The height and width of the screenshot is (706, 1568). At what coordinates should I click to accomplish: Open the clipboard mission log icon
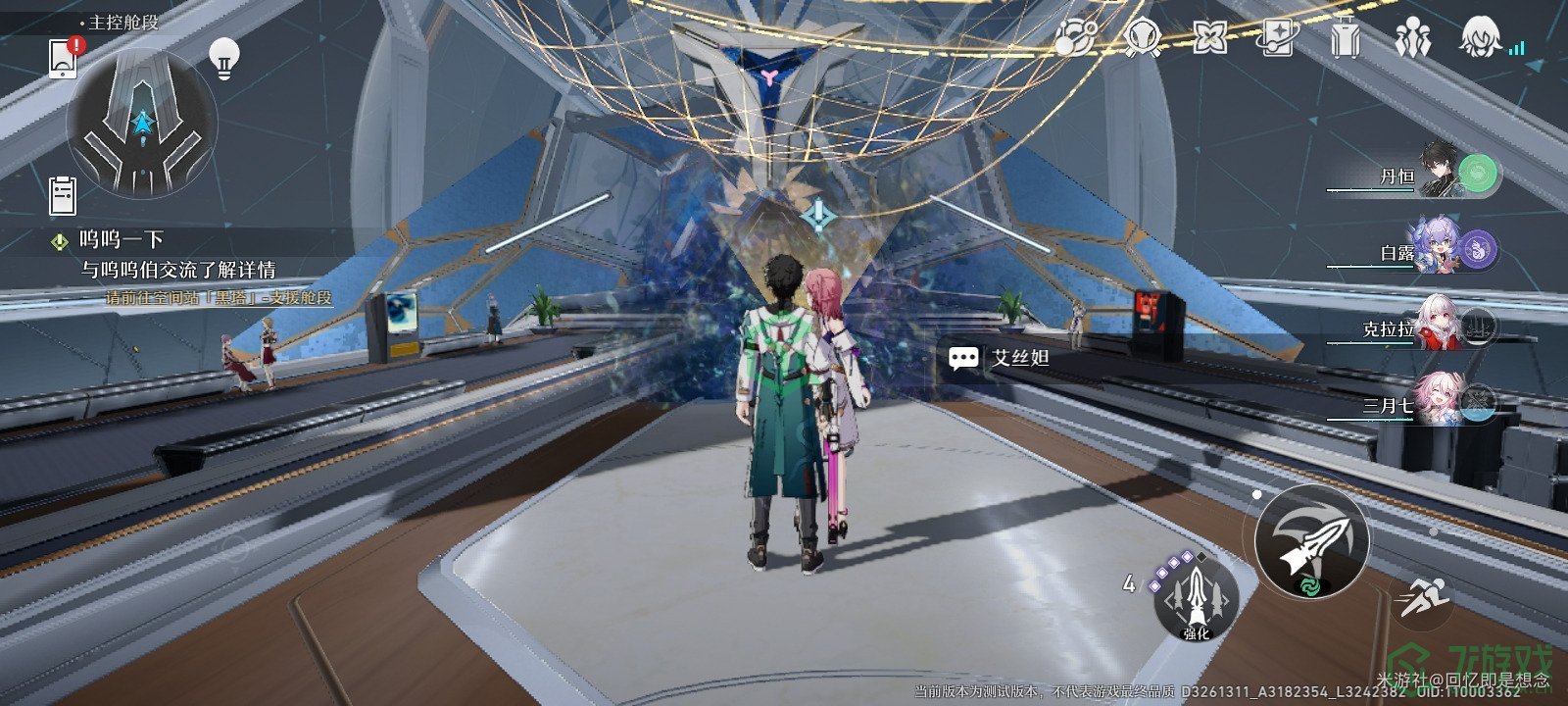(63, 195)
